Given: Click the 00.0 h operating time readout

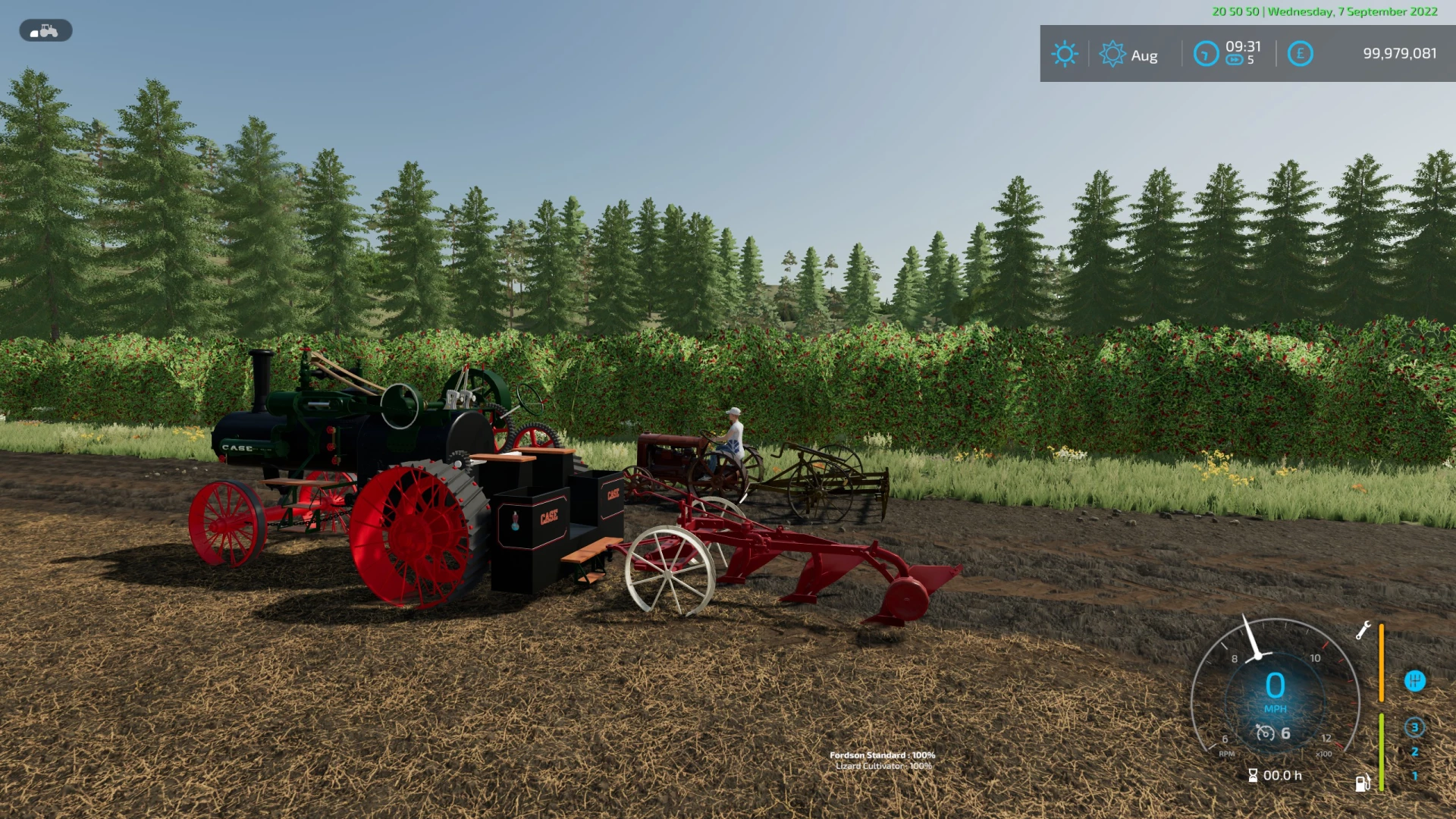Looking at the screenshot, I should click(1282, 775).
